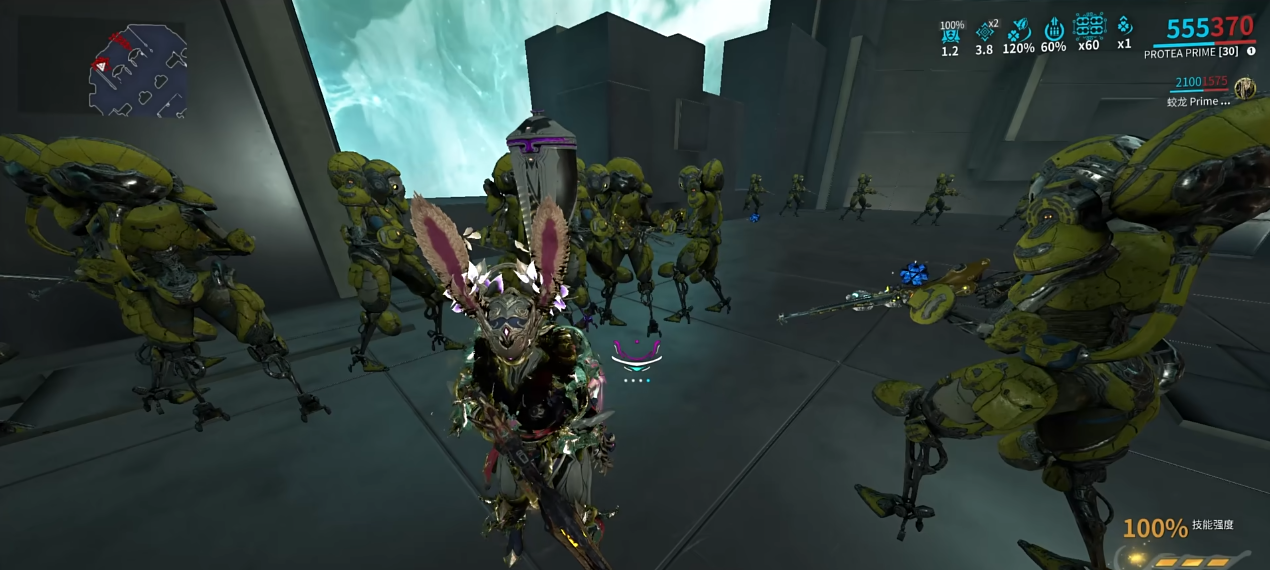Image resolution: width=1270 pixels, height=570 pixels.
Task: Select the x60 grid buff icon
Action: [1088, 27]
